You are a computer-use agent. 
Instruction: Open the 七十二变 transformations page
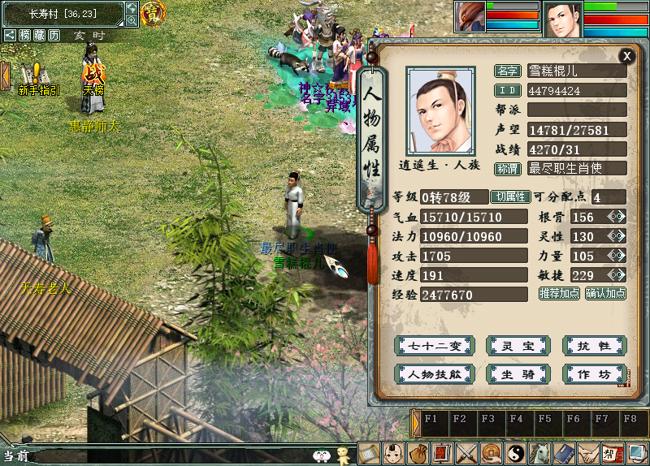[429, 346]
